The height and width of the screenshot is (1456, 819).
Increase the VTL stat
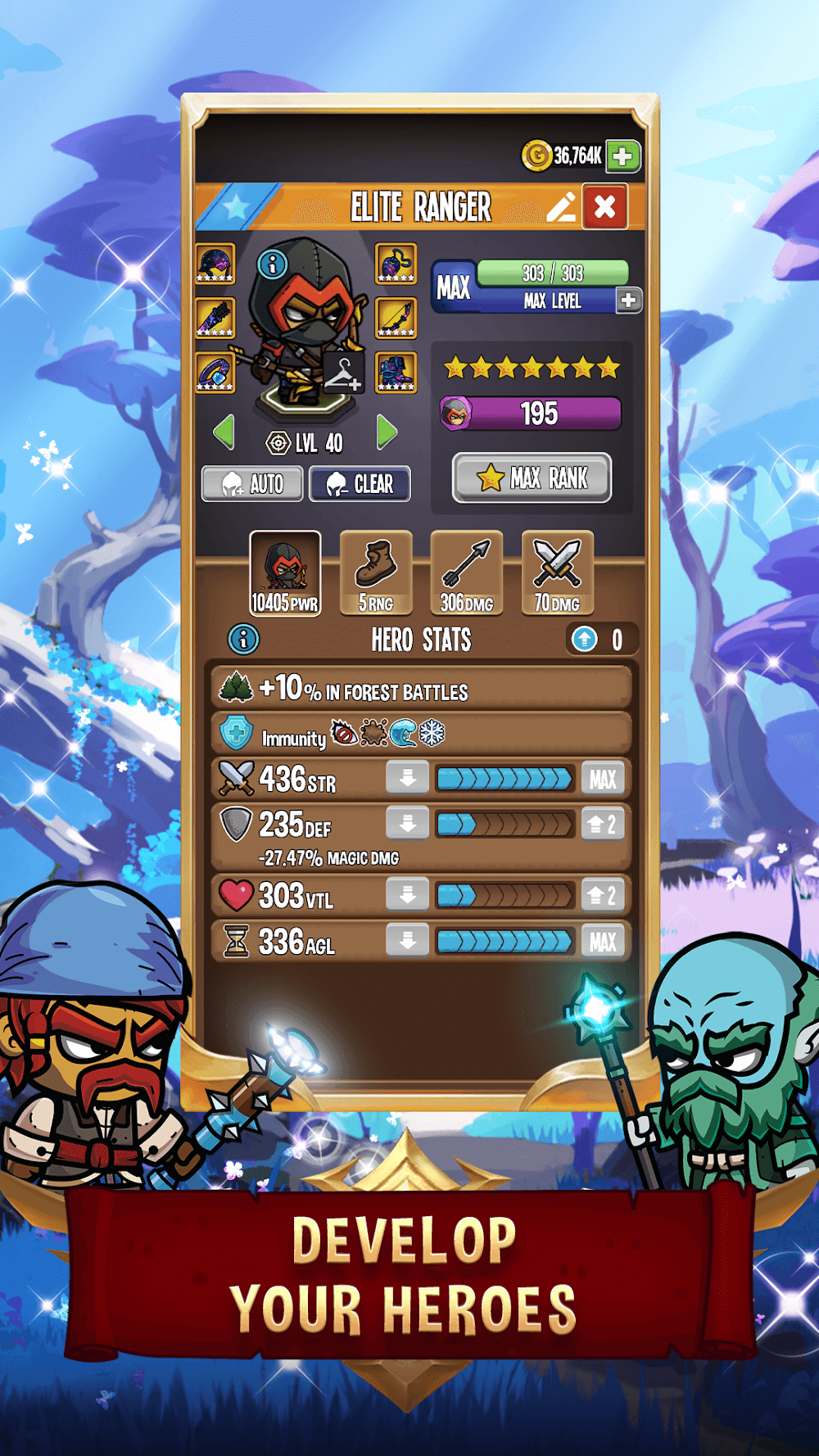[603, 895]
